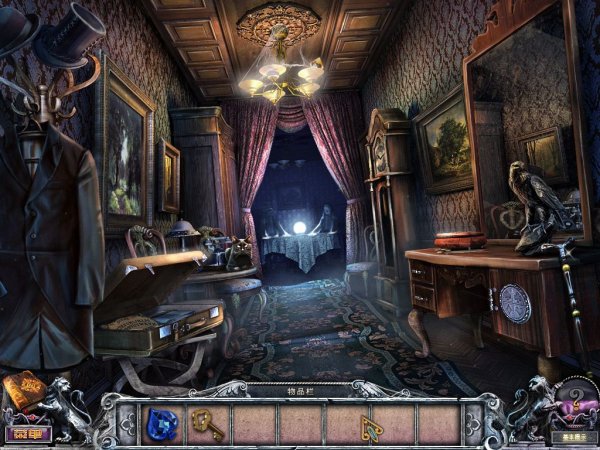
Task: Pick the golden key from the inventory
Action: coord(207,424)
